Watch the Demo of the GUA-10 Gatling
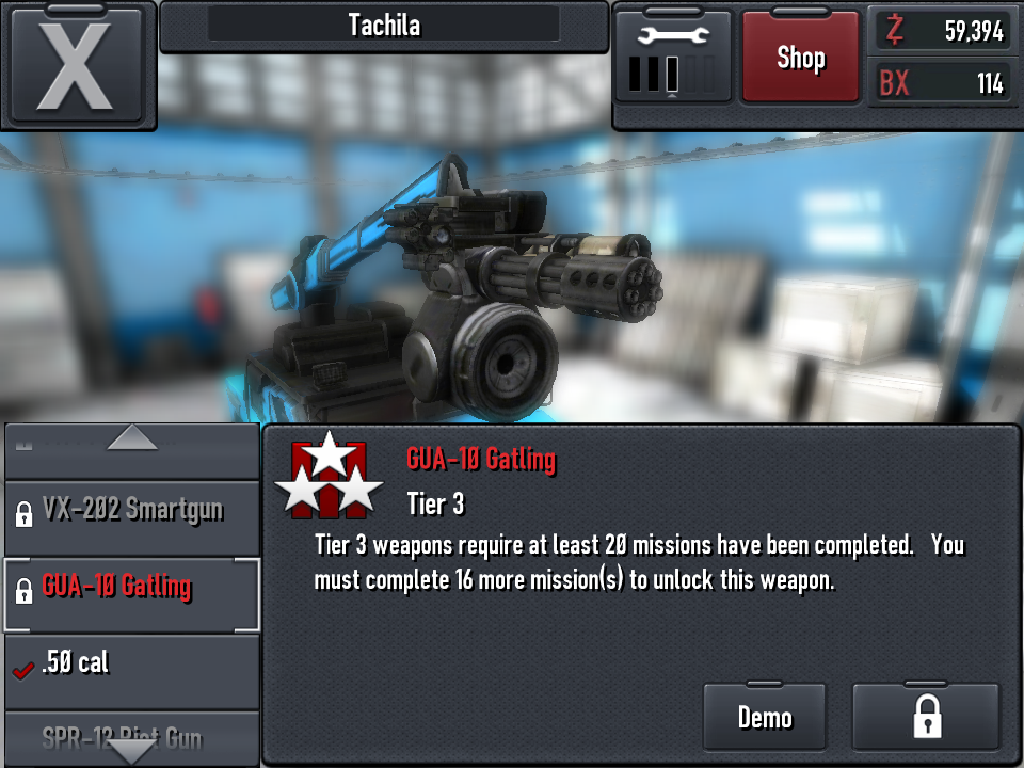Viewport: 1024px width, 768px height. pyautogui.click(x=765, y=717)
